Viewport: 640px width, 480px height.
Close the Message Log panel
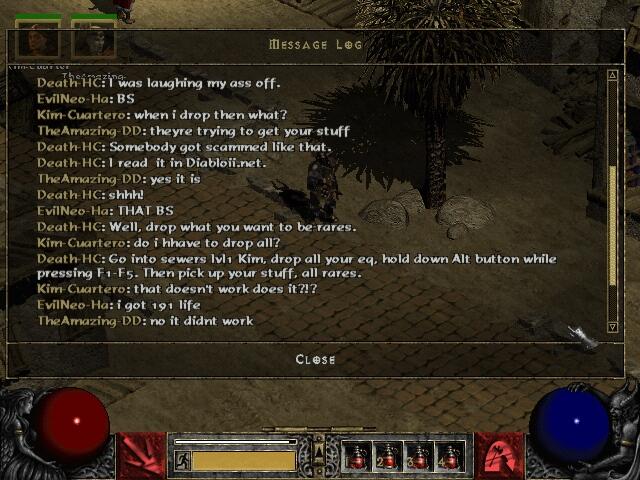(x=315, y=359)
